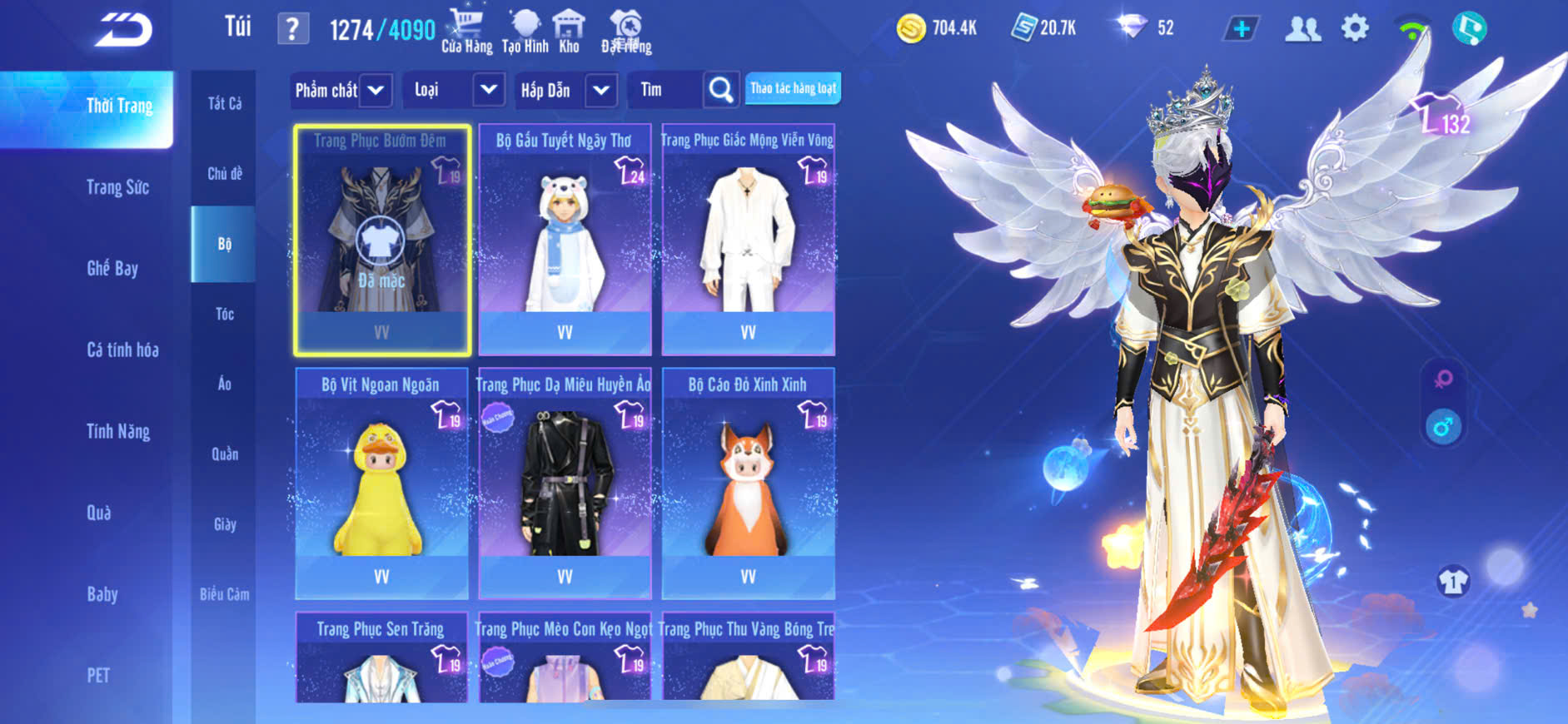Tap the blue plus add-currency button
The image size is (1568, 724).
click(1241, 29)
